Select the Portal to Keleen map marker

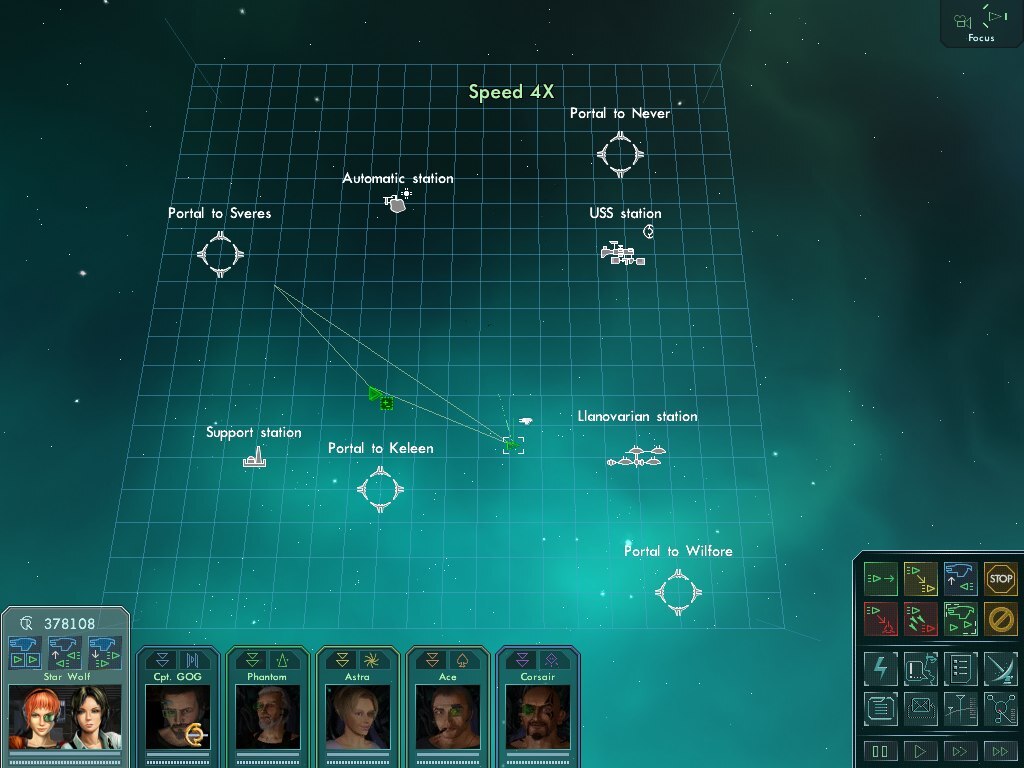380,490
